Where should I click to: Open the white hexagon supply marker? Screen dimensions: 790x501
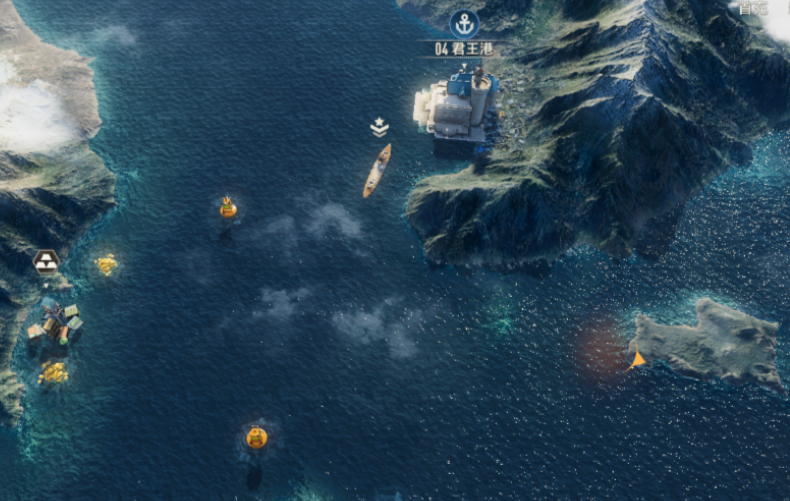click(46, 262)
